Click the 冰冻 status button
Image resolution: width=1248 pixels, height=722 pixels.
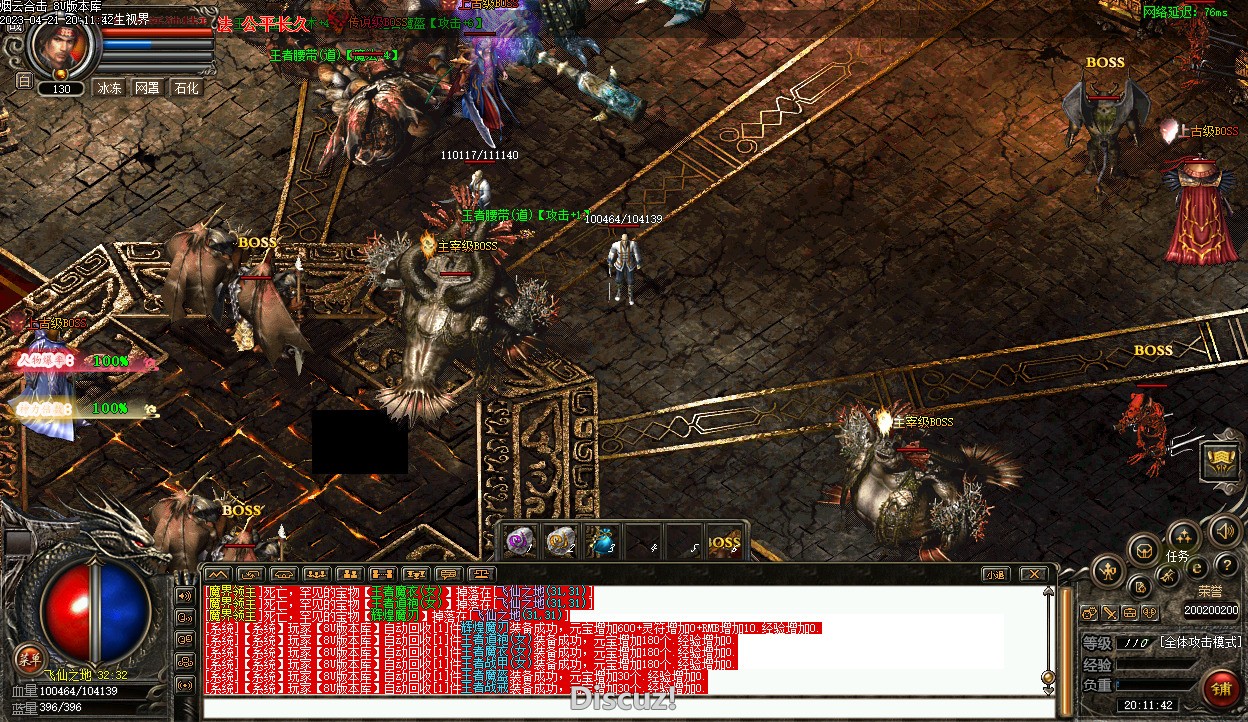pyautogui.click(x=109, y=88)
